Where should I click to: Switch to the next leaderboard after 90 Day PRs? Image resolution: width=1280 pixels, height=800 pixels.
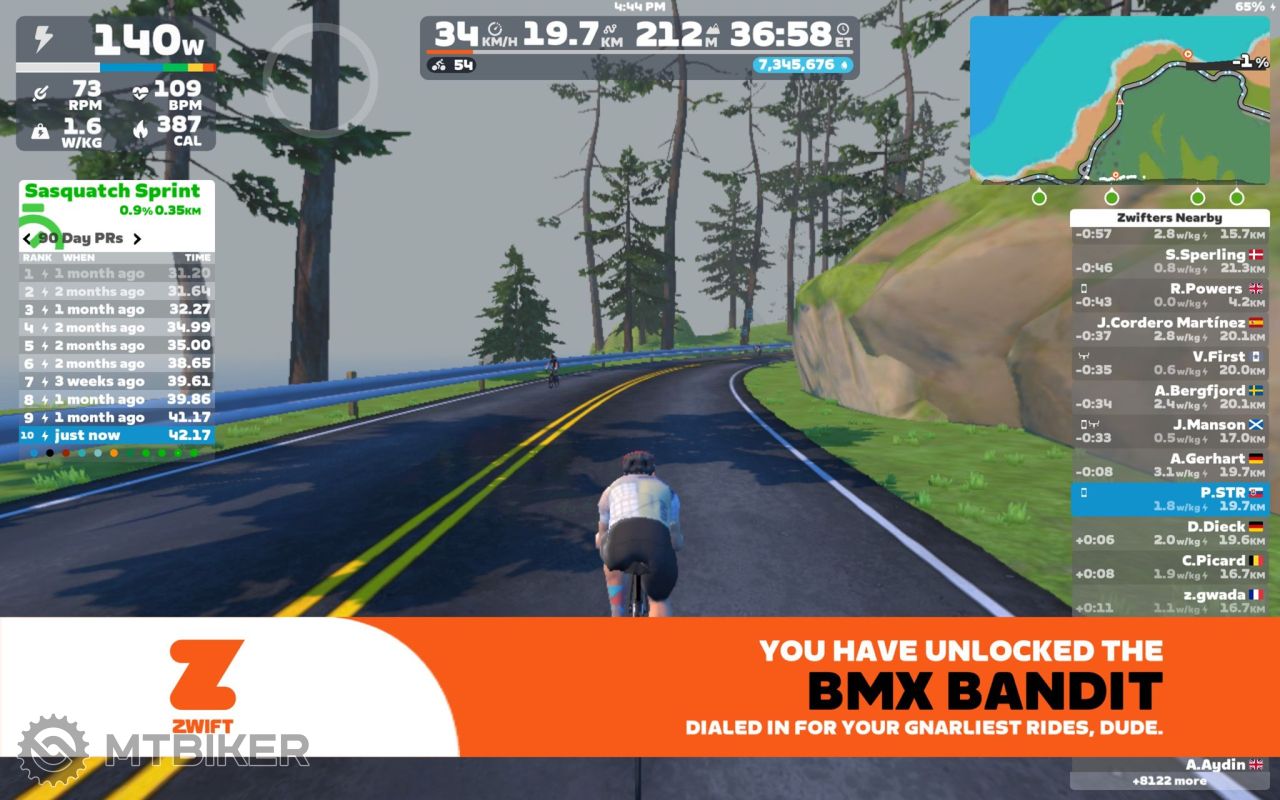click(x=137, y=239)
